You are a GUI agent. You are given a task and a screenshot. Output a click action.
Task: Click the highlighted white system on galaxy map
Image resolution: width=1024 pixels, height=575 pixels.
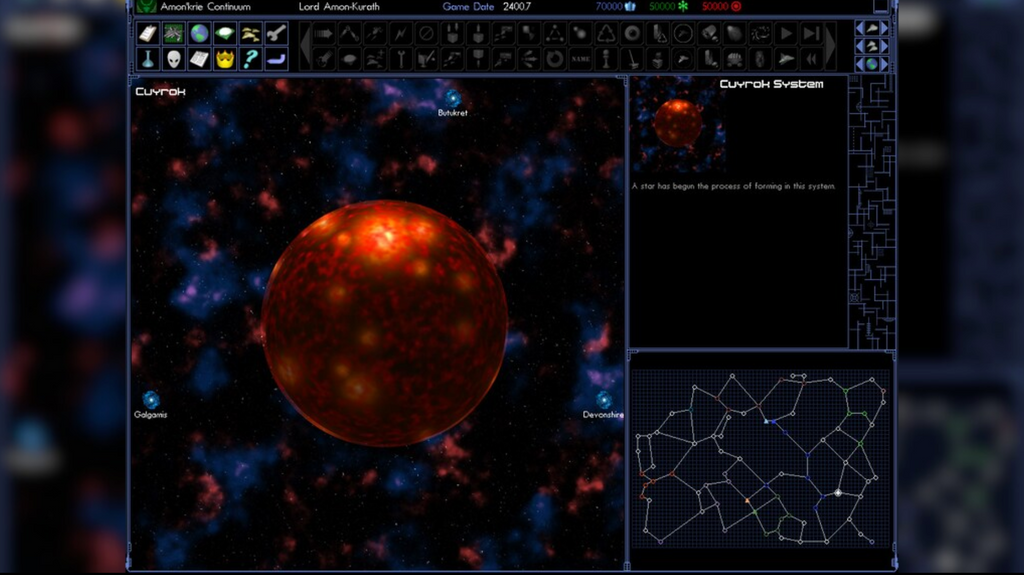tap(838, 493)
